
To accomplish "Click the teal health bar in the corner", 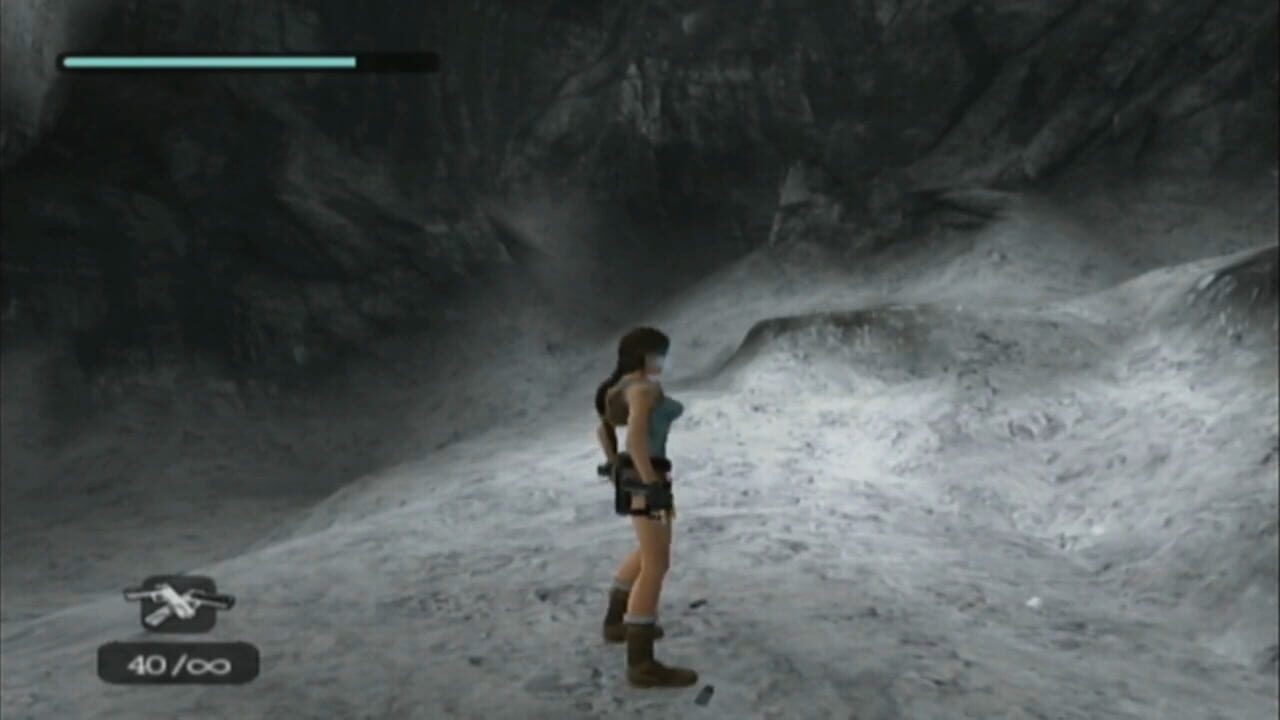I will (208, 61).
